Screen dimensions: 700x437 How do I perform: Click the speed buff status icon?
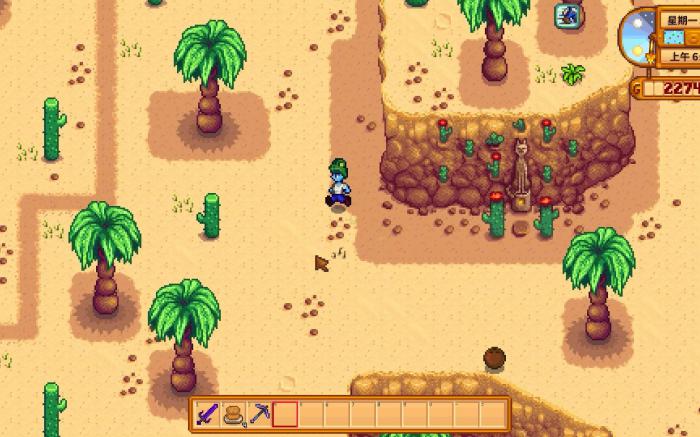point(569,14)
